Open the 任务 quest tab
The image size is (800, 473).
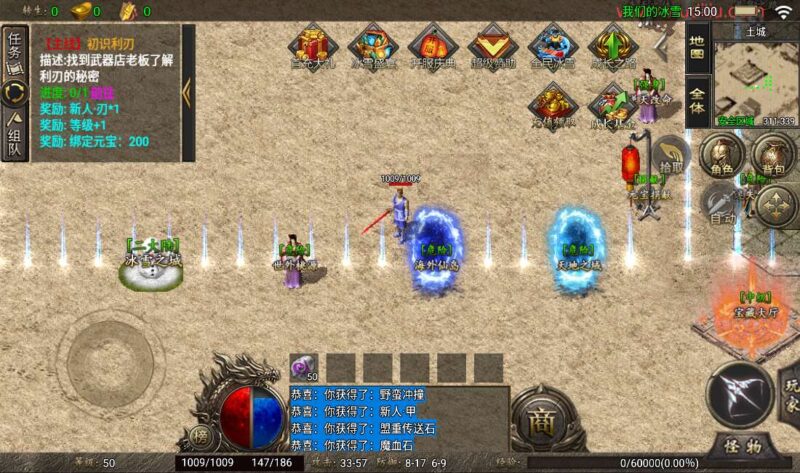click(x=15, y=49)
